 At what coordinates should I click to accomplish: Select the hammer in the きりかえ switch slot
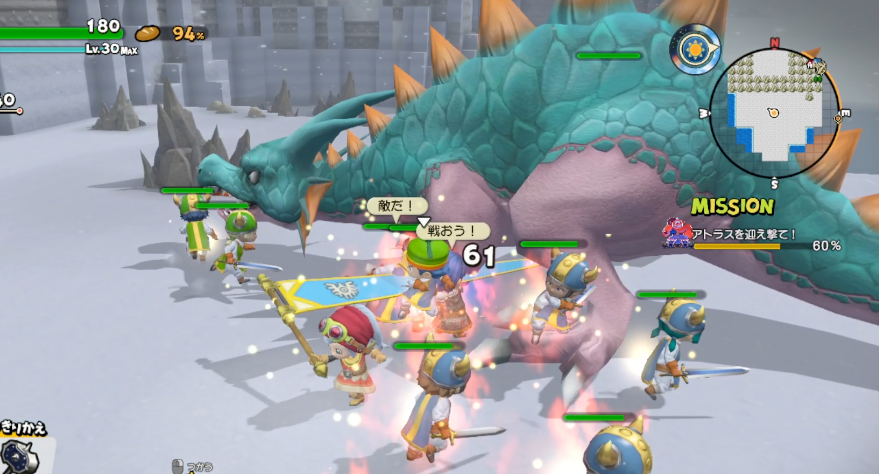coord(21,455)
